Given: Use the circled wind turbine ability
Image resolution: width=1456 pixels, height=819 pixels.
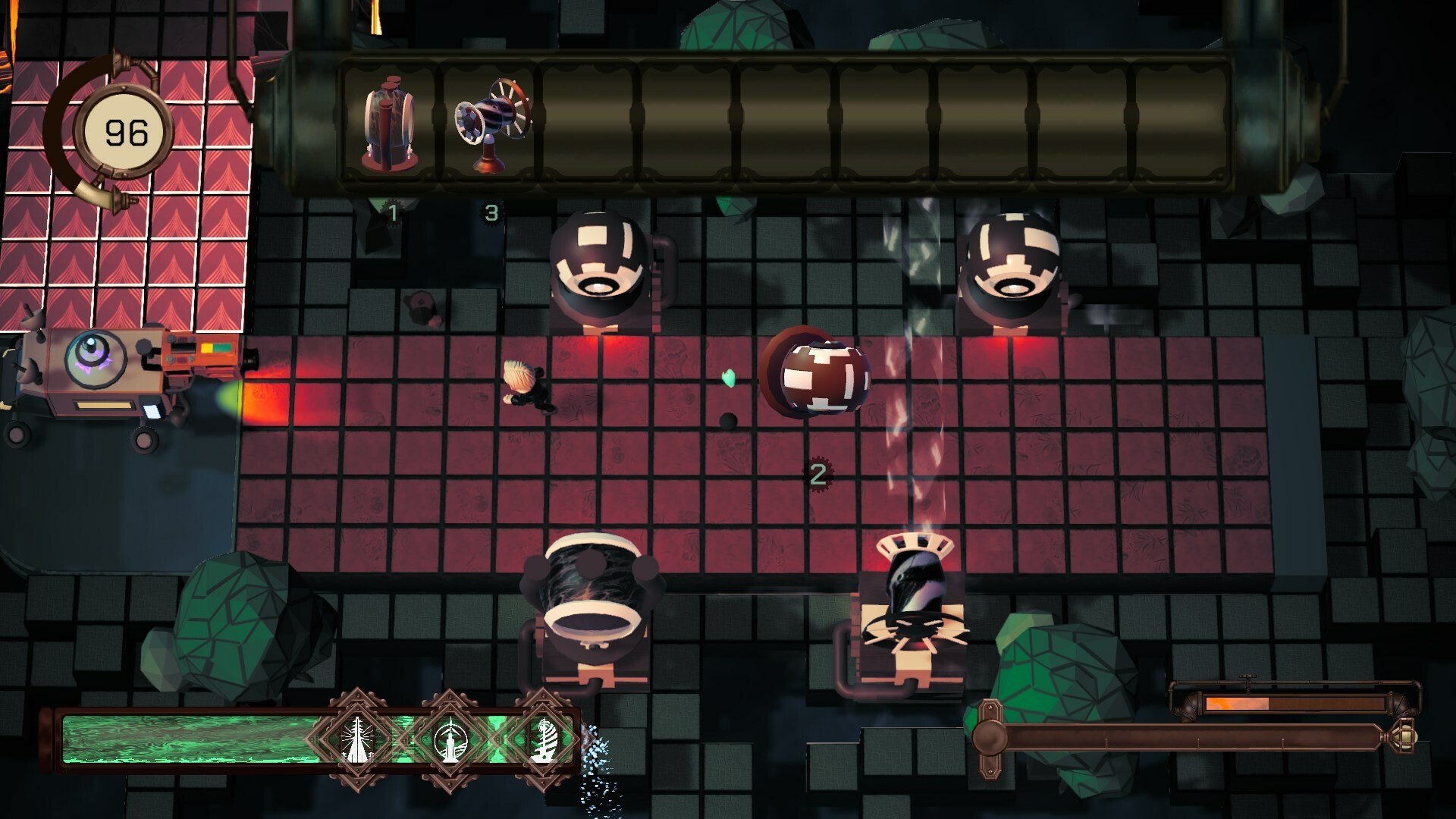Looking at the screenshot, I should [x=450, y=739].
